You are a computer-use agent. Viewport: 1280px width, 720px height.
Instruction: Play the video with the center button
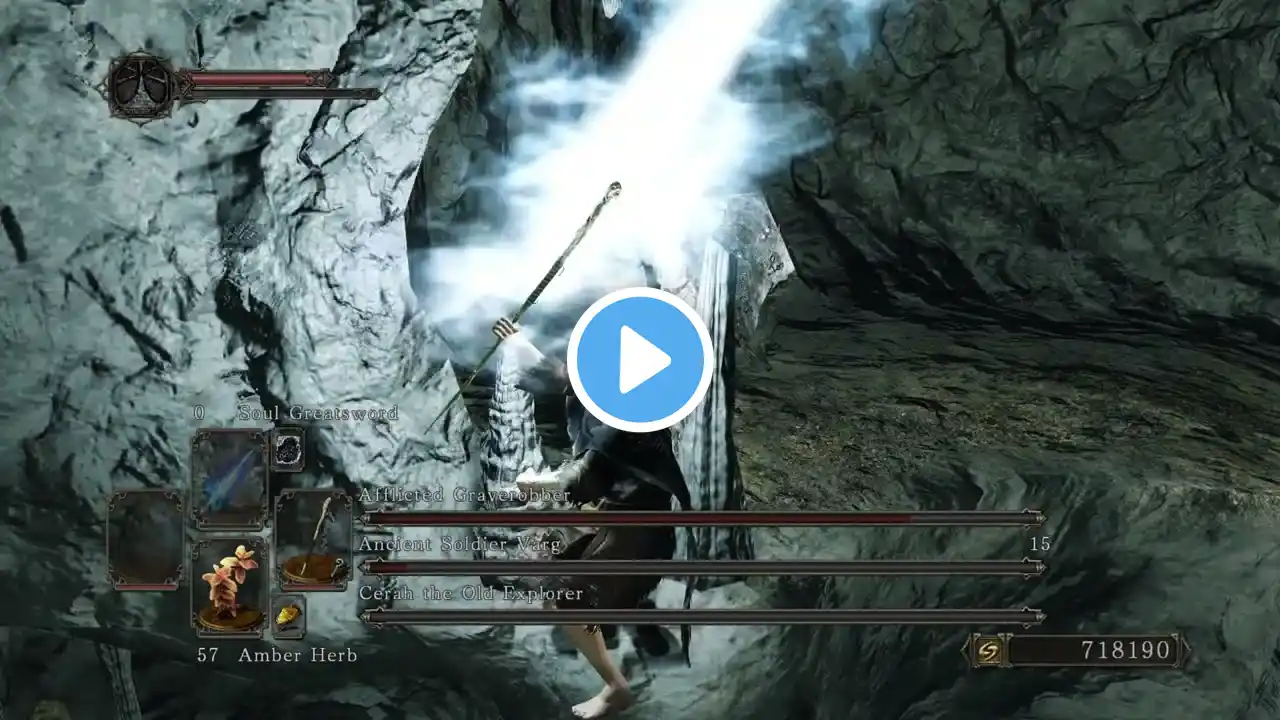pos(640,360)
